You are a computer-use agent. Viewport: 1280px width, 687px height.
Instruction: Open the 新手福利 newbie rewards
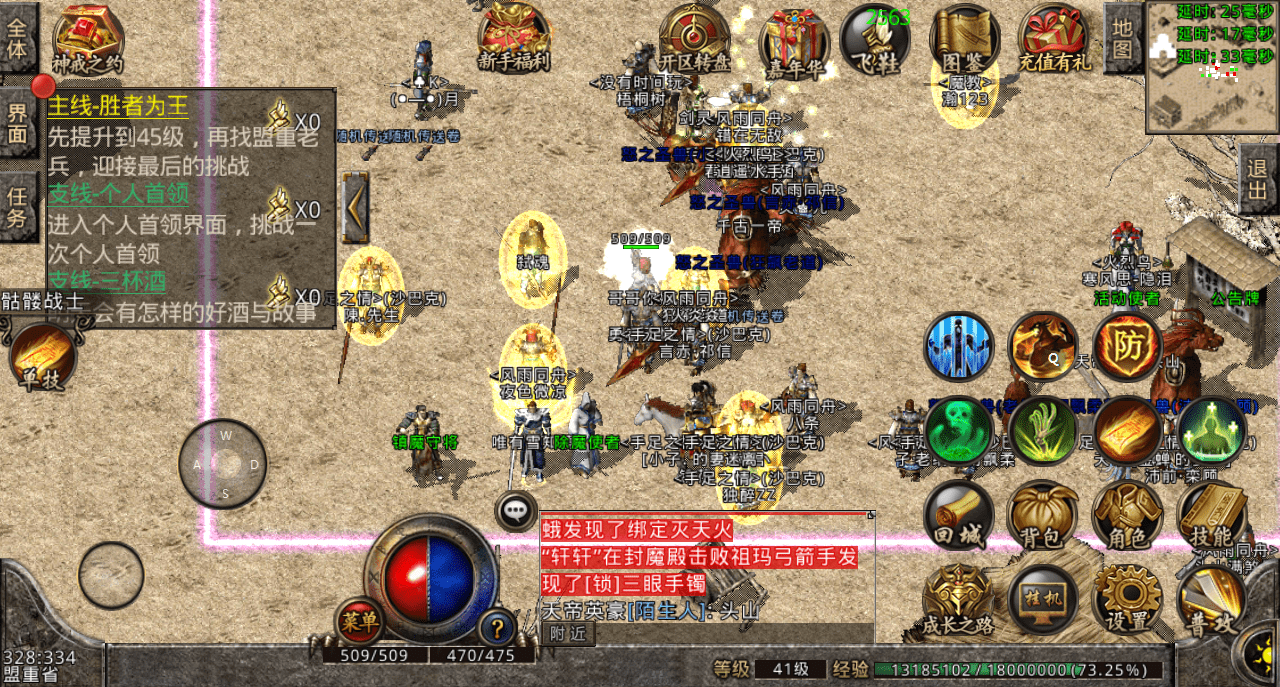tap(513, 38)
